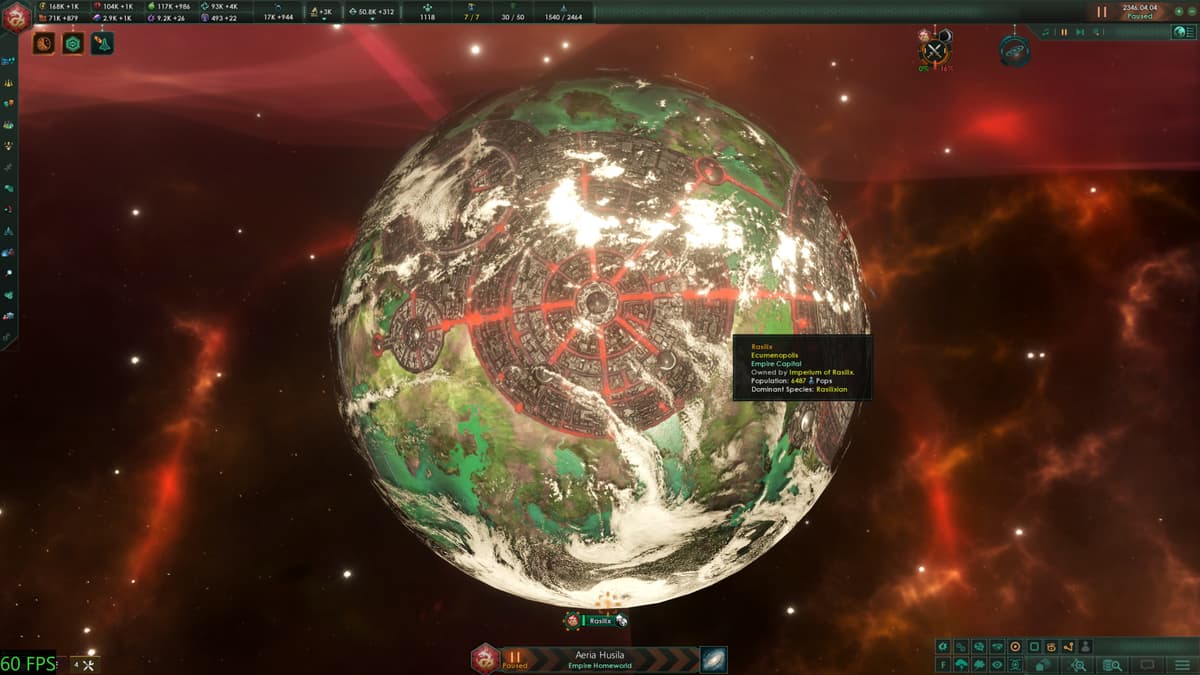Select the crossed swords war alert icon
Image resolution: width=1200 pixels, height=675 pixels.
click(935, 51)
